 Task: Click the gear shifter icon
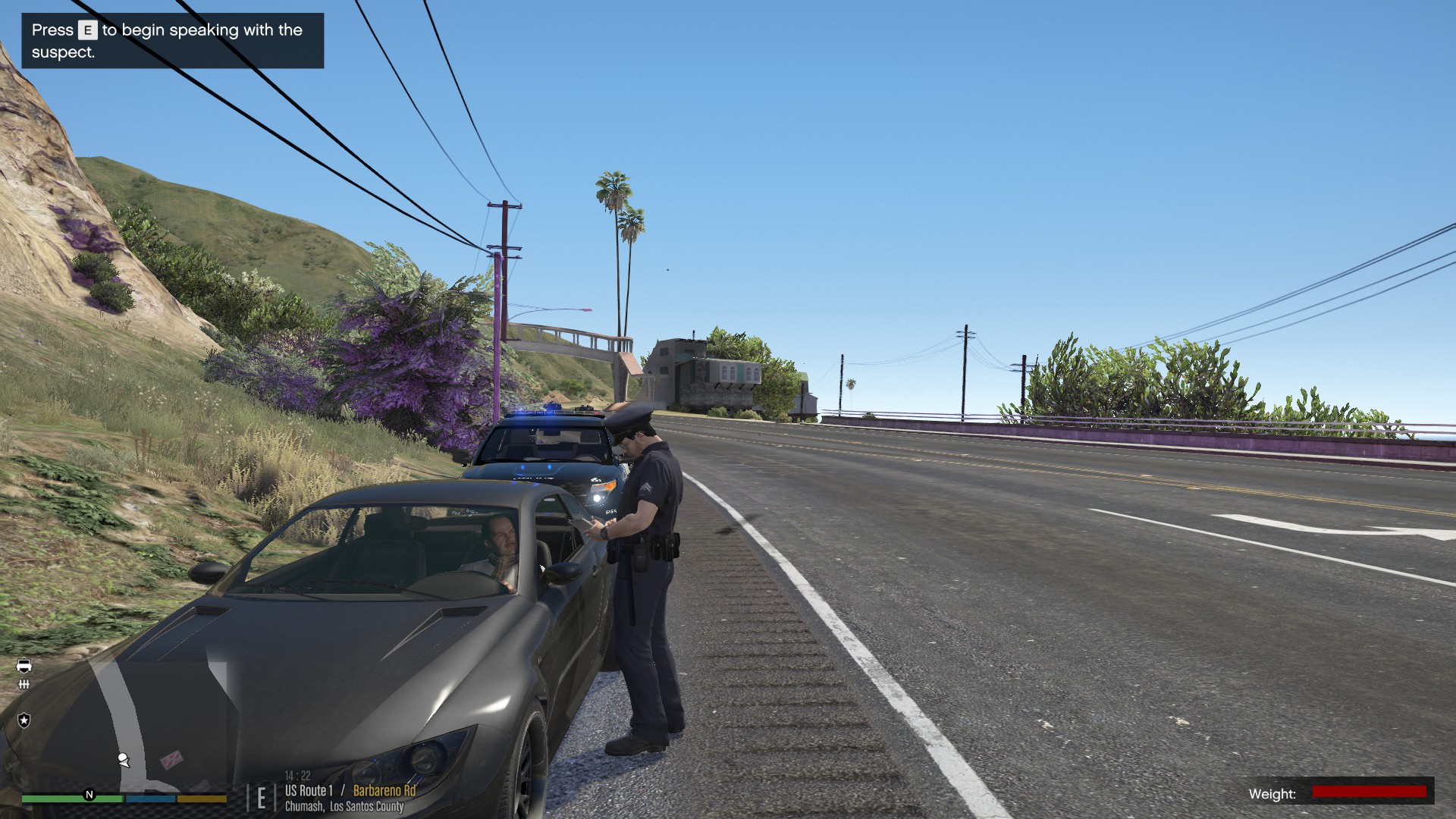24,684
